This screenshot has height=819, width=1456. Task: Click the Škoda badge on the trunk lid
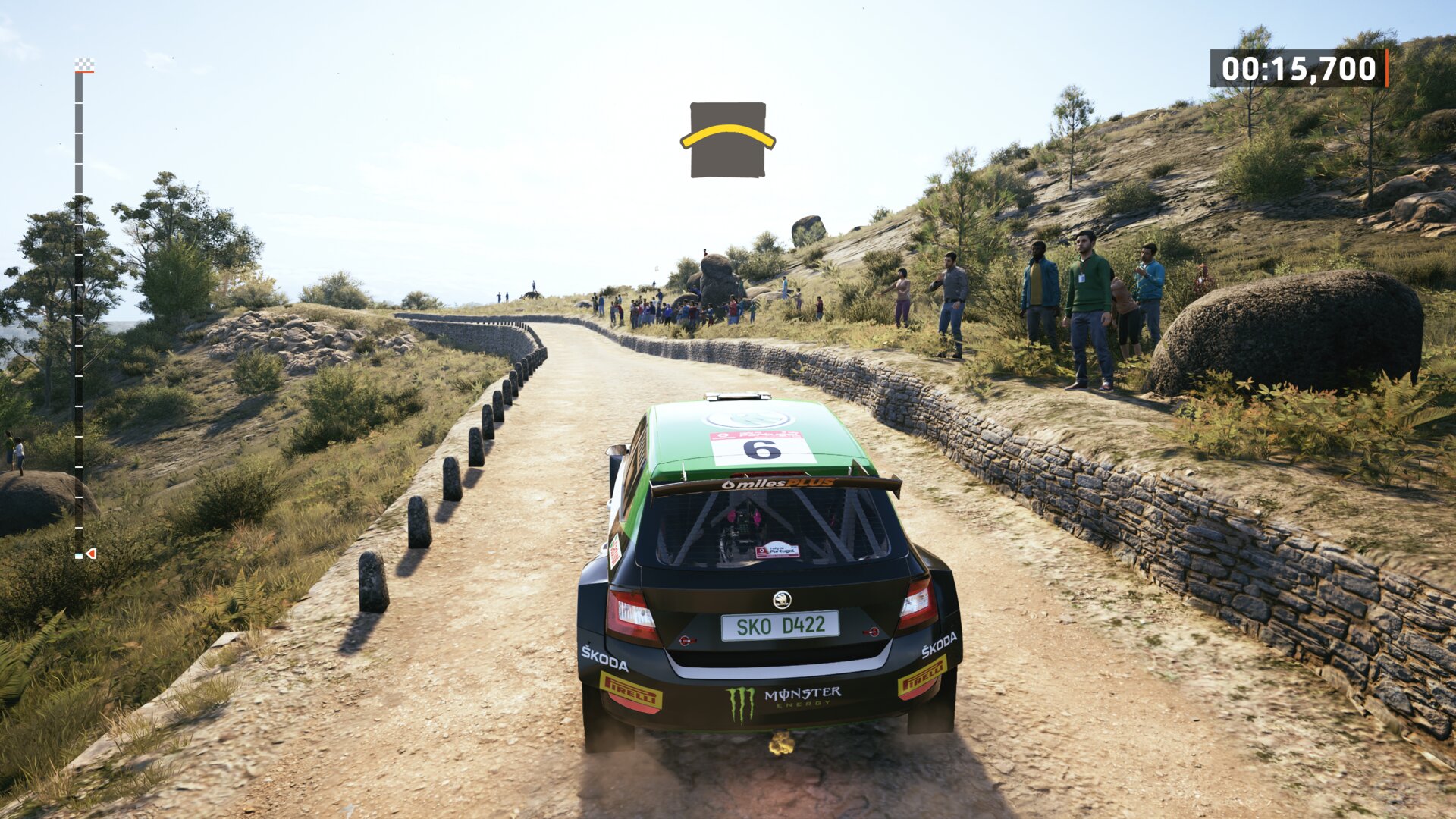[782, 599]
